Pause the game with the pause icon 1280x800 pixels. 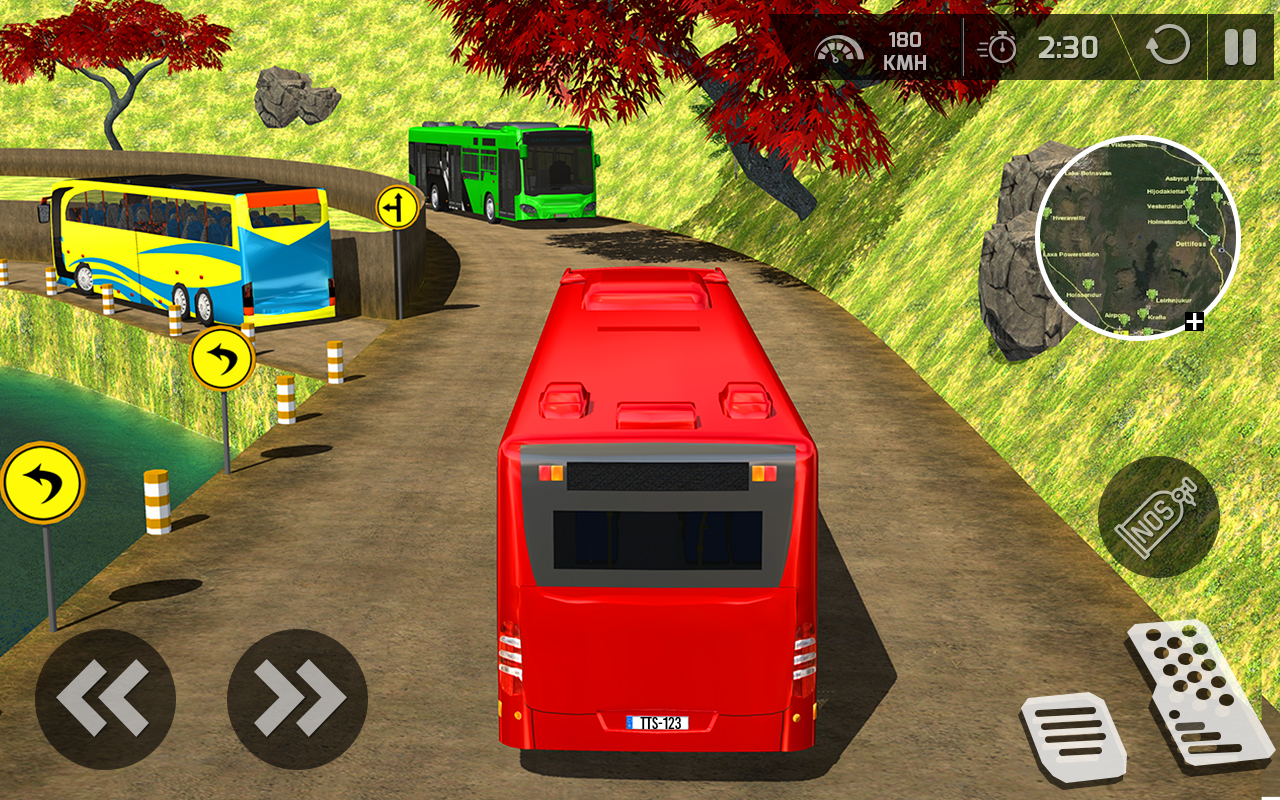(x=1238, y=47)
